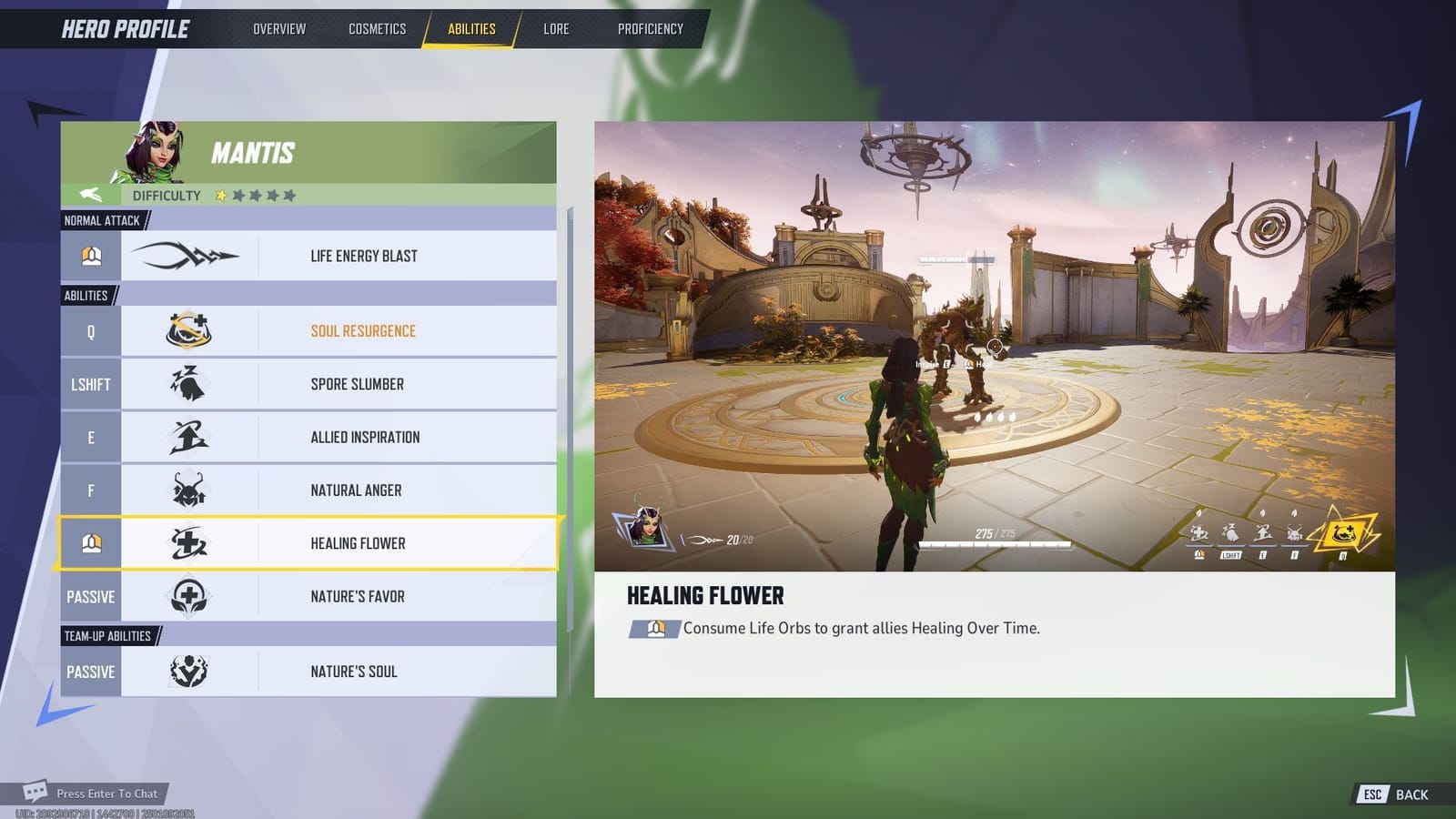Click the Natural Anger ability icon
Image resolution: width=1456 pixels, height=819 pixels.
click(x=188, y=490)
